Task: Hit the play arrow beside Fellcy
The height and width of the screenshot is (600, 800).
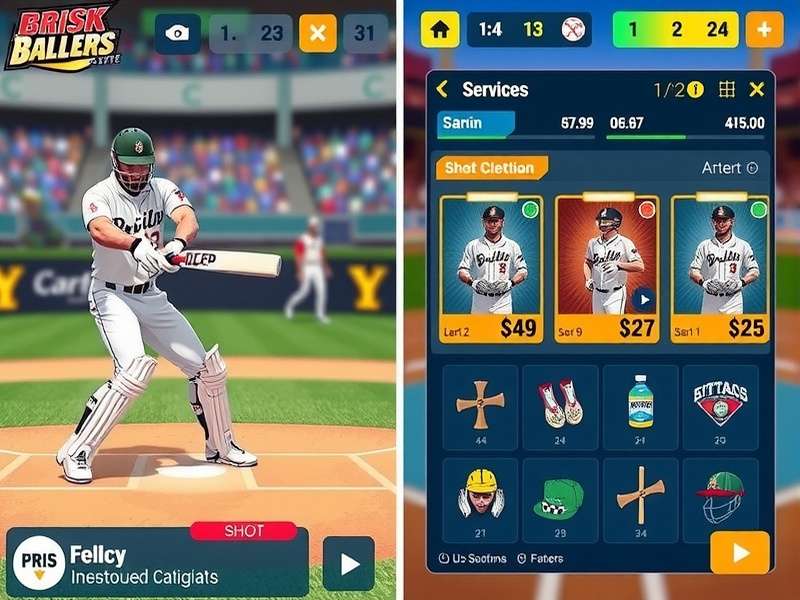Action: [x=349, y=564]
